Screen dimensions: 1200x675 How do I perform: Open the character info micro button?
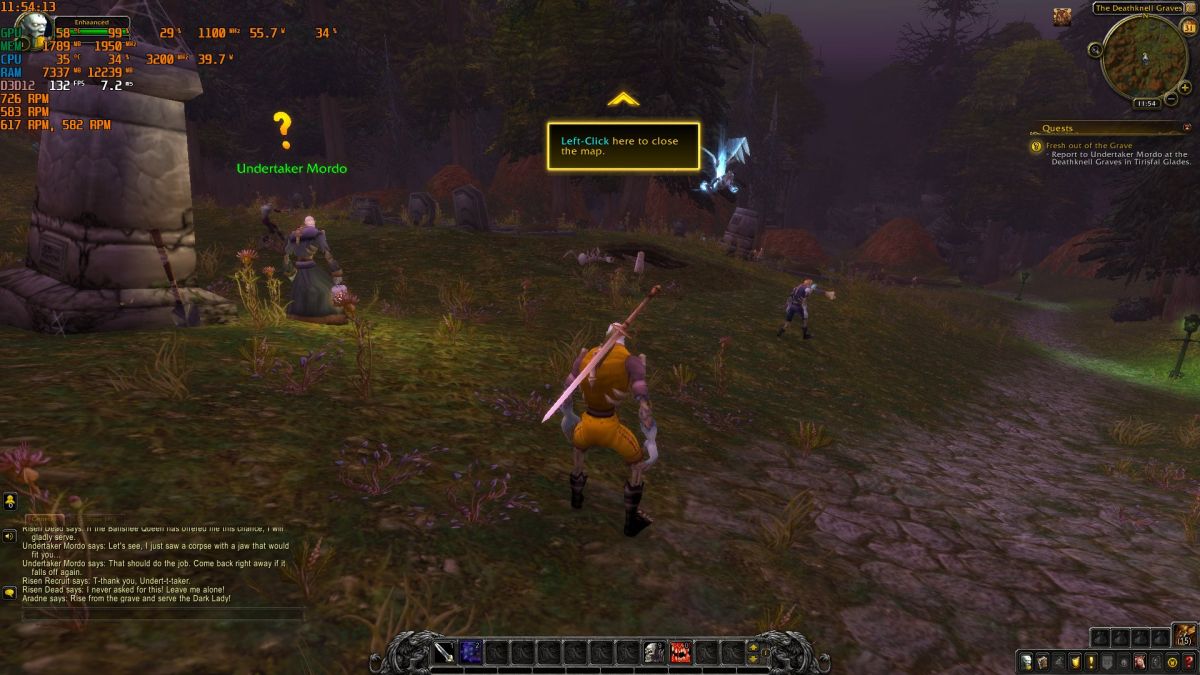click(1026, 661)
